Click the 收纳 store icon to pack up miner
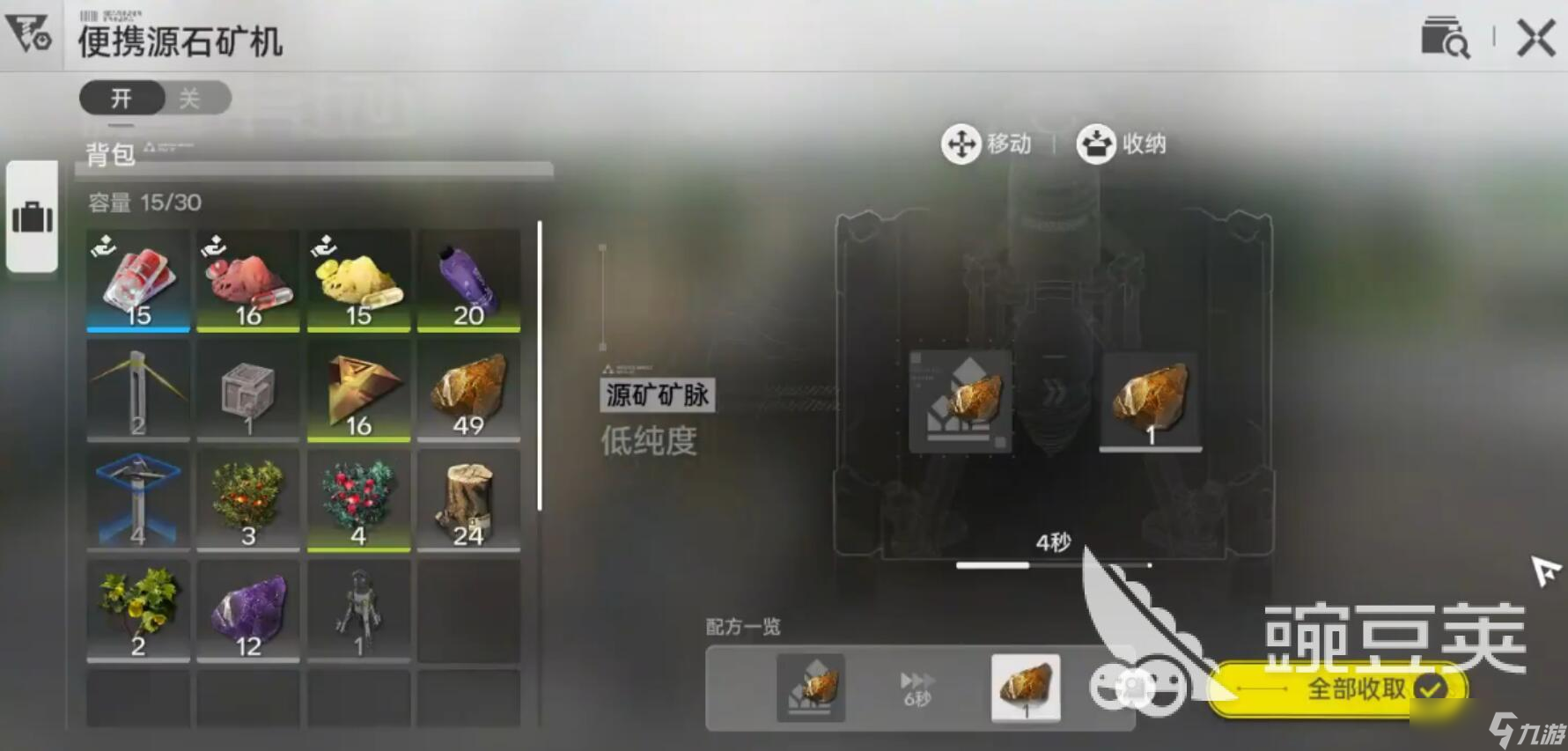The image size is (1568, 751). pos(1094,144)
